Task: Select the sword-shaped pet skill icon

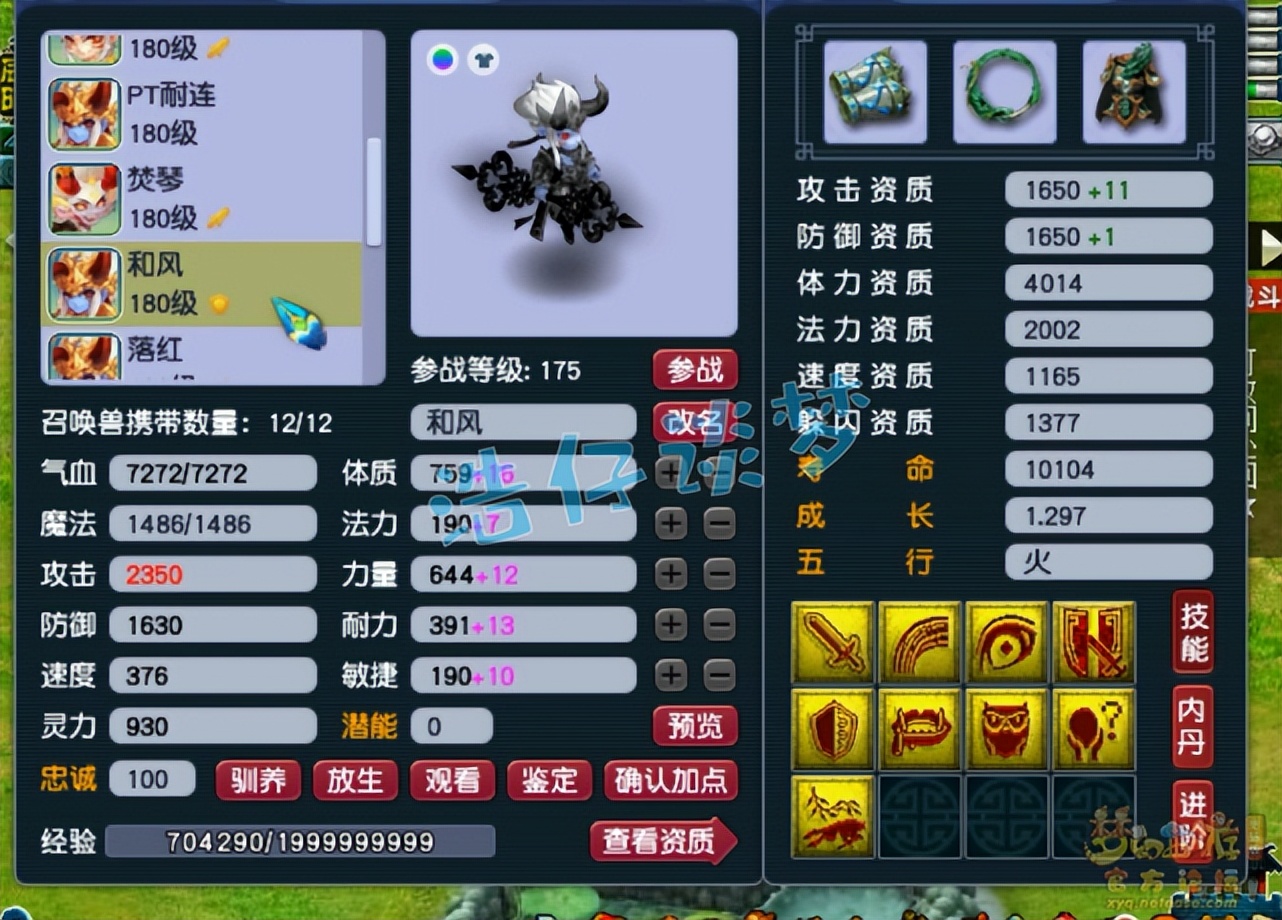Action: pyautogui.click(x=833, y=640)
